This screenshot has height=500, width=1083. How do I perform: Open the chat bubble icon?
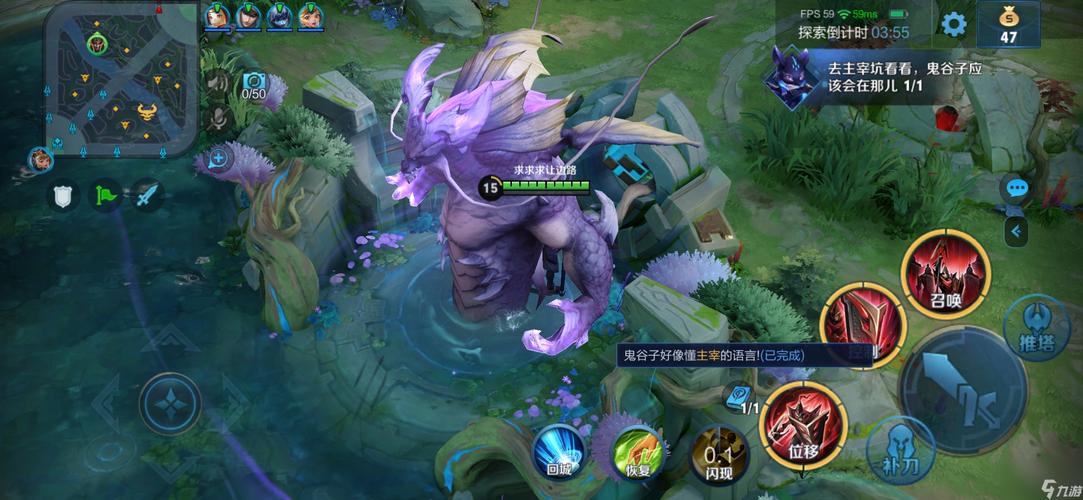1018,188
